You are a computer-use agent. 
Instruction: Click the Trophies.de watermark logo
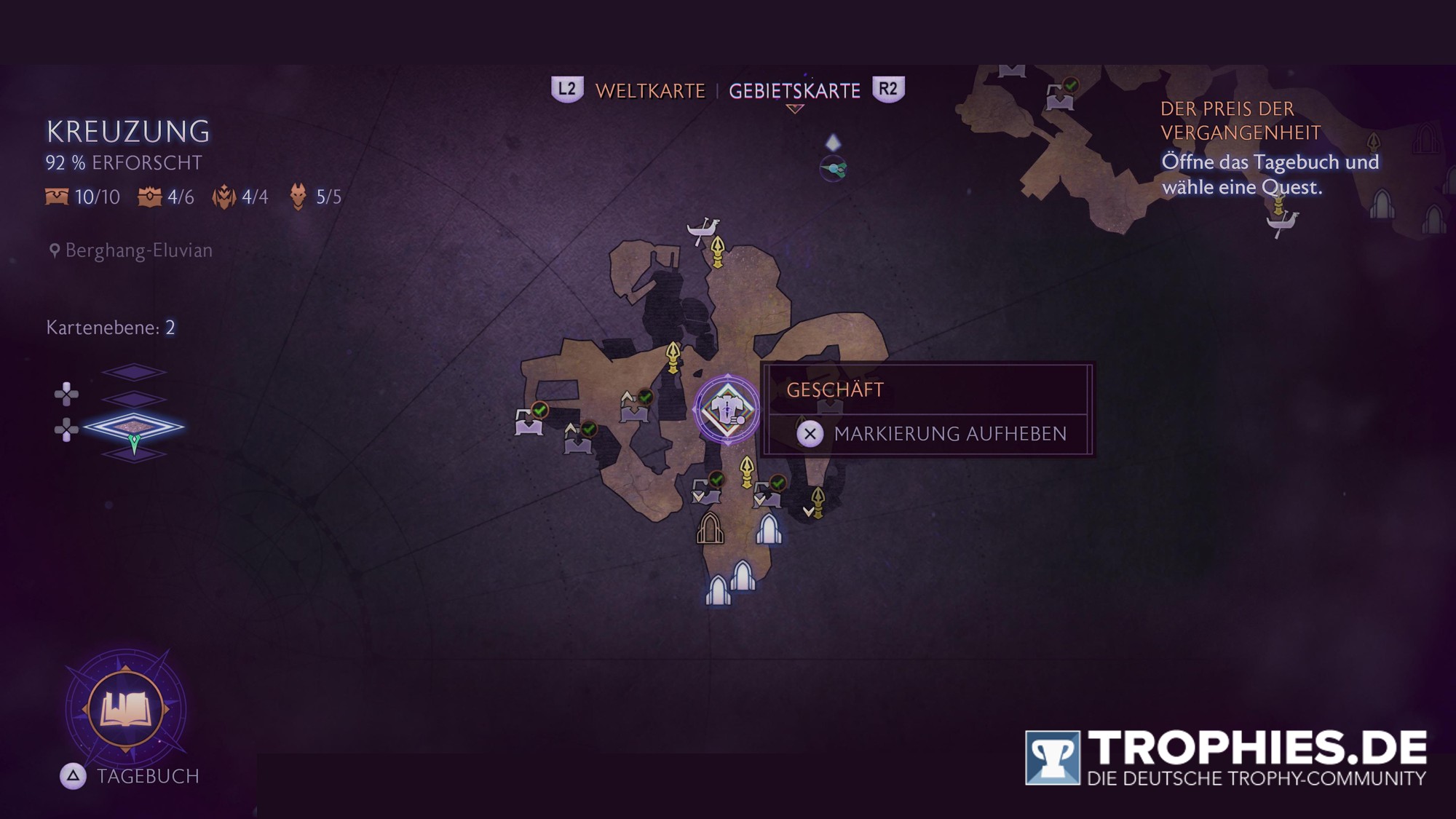[1226, 758]
